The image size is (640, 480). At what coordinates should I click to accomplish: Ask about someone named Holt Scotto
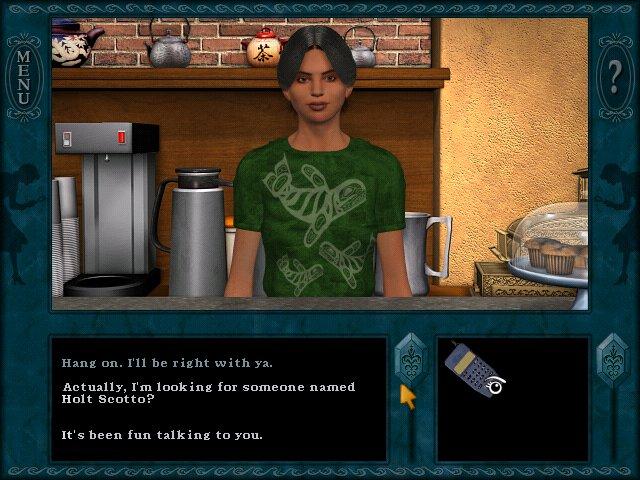(210, 393)
